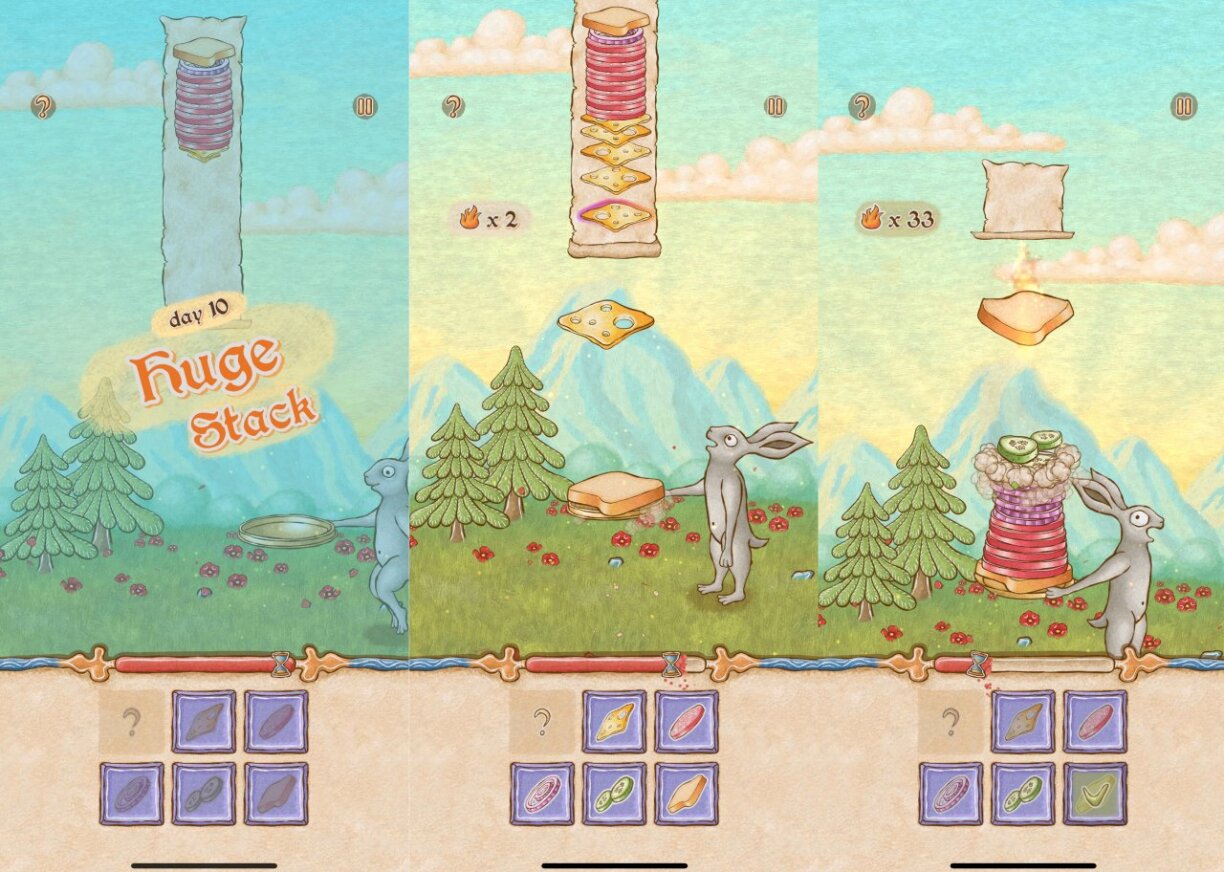1224x872 pixels.
Task: Pause the game on the x 33 streak screen
Action: 1184,106
